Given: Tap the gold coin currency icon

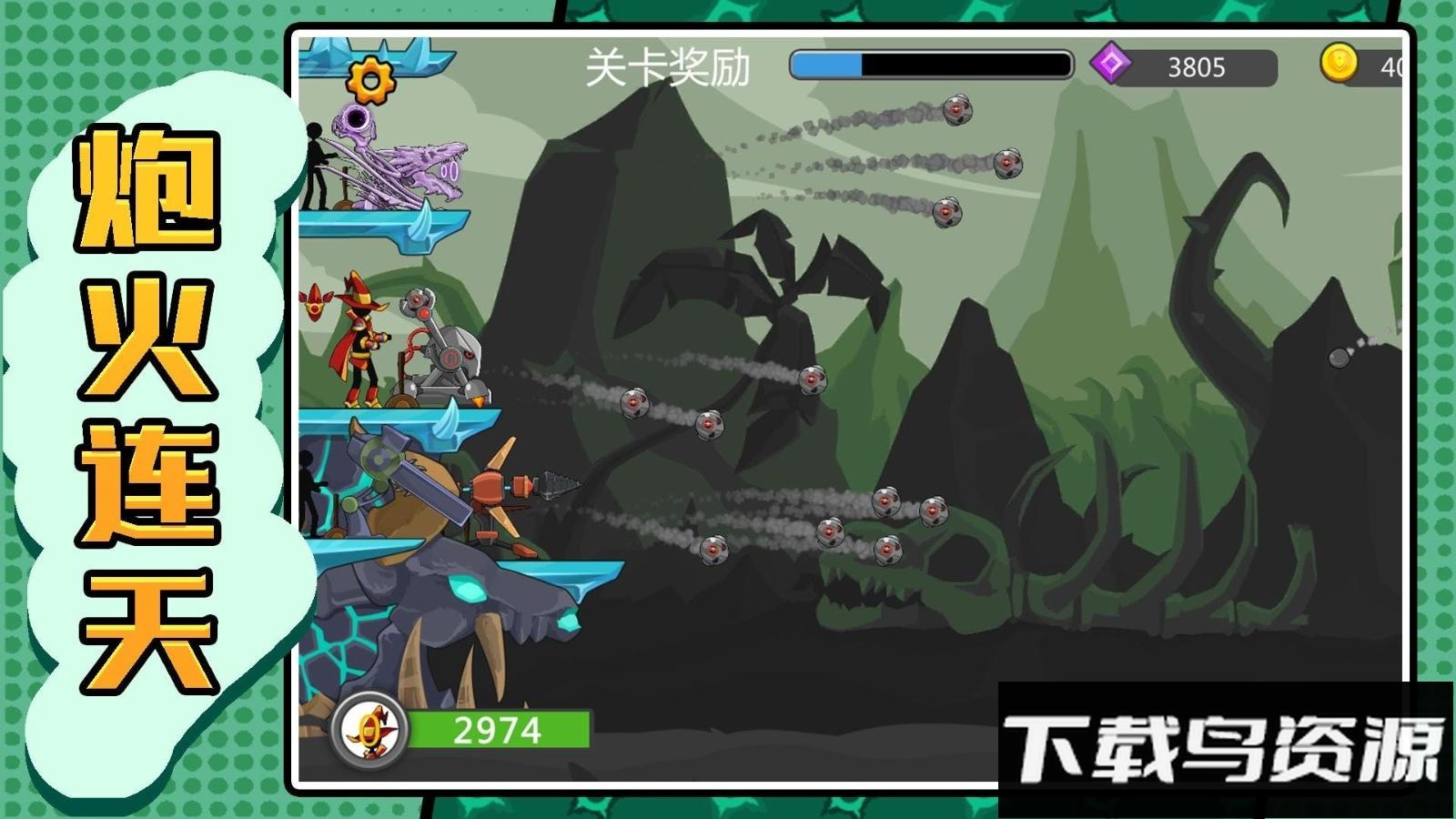Looking at the screenshot, I should pos(1339,64).
